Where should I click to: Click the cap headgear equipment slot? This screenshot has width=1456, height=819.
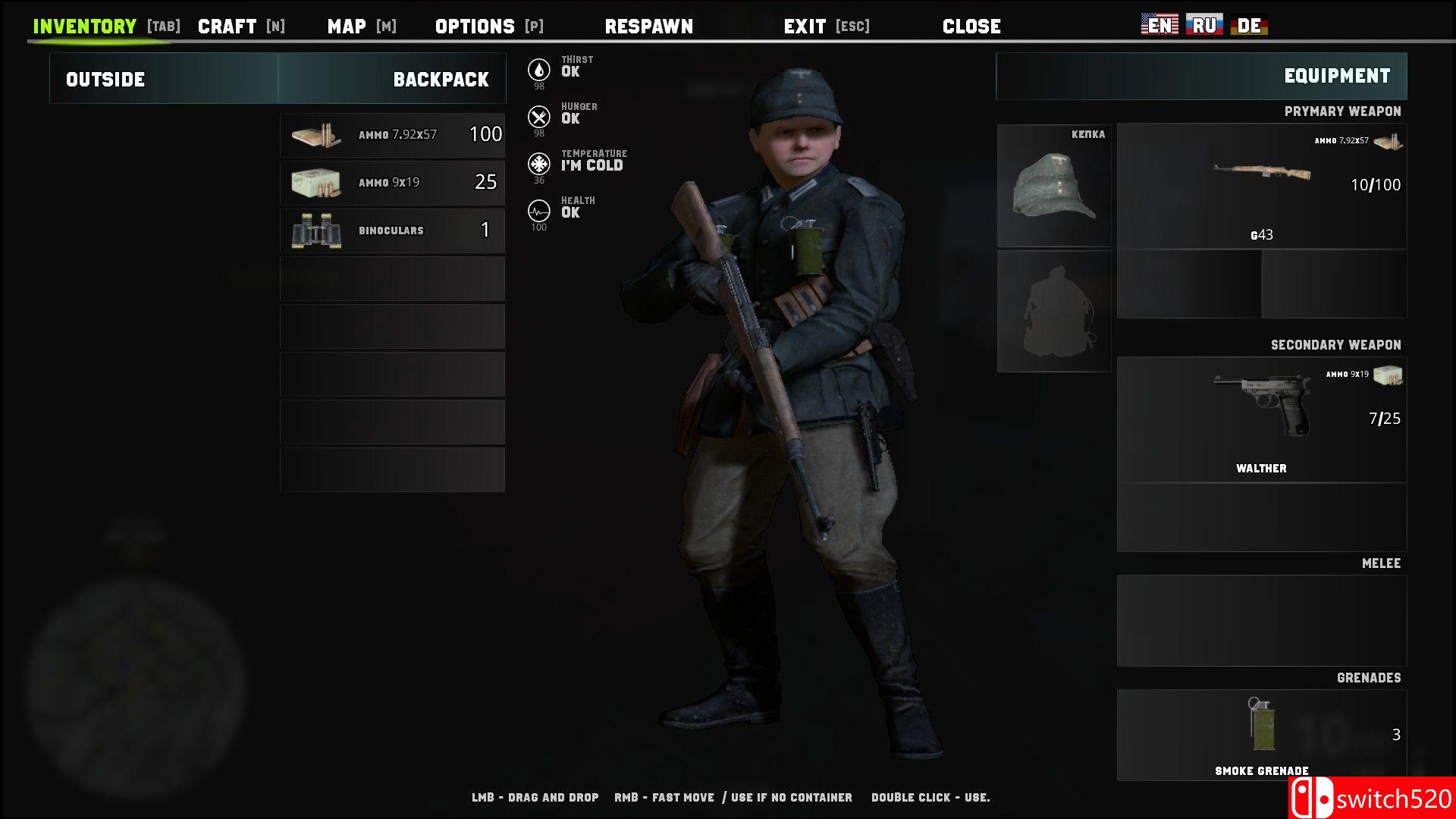pyautogui.click(x=1054, y=187)
